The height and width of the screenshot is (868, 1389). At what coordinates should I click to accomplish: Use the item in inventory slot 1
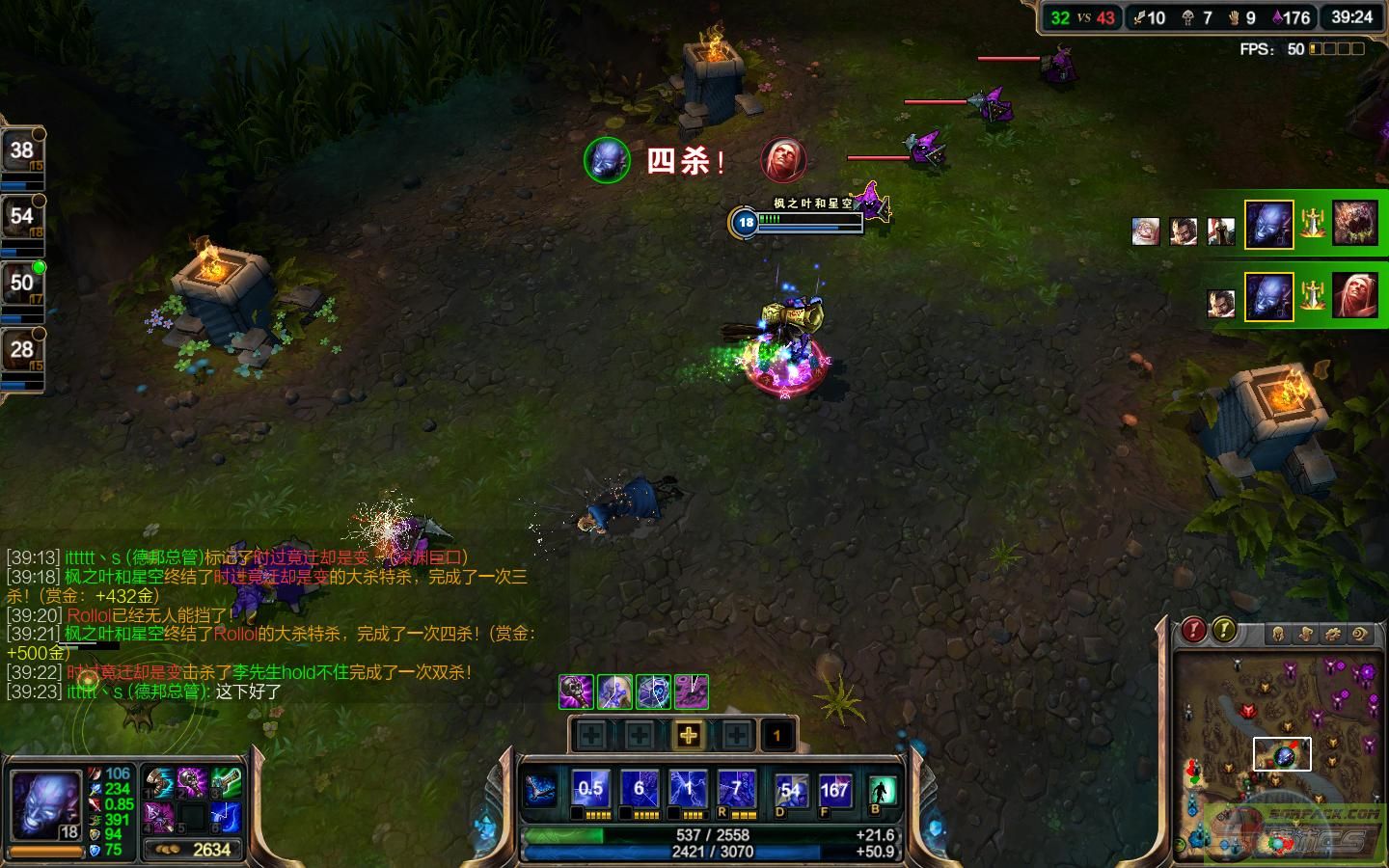(158, 782)
